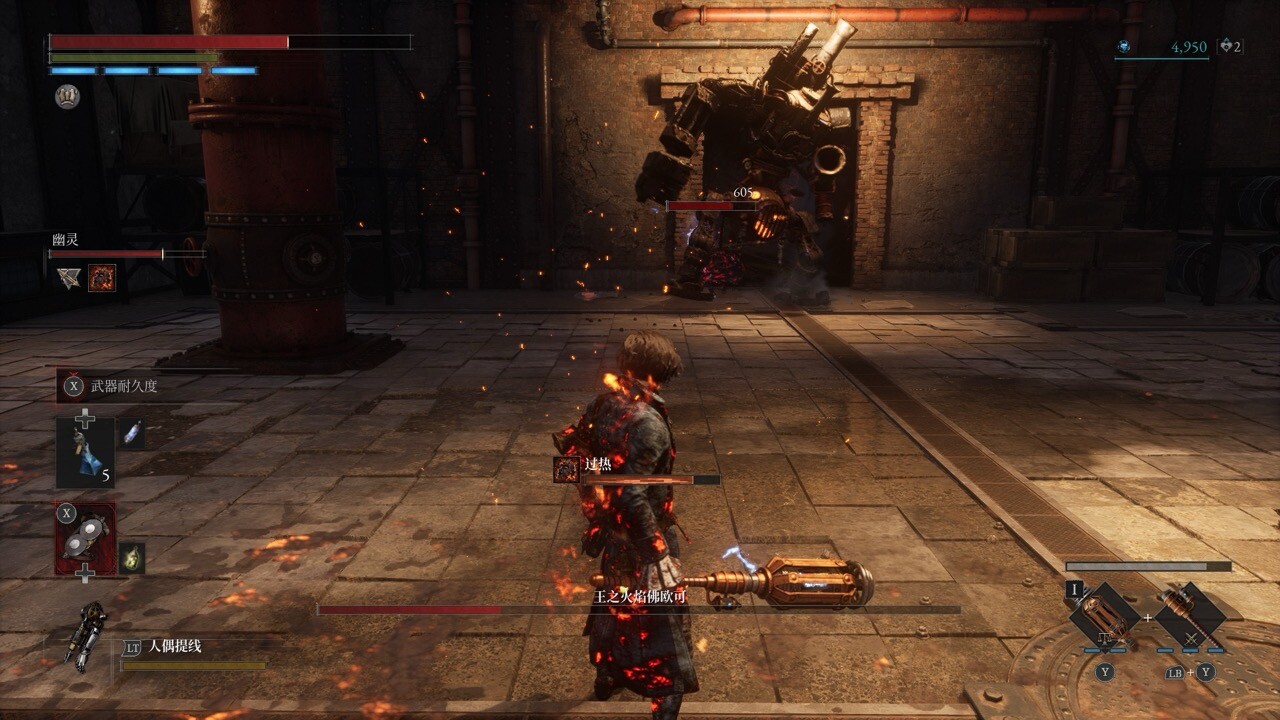
Task: Trigger the blade Fable Art with the scales symbol
Action: coord(1105,619)
